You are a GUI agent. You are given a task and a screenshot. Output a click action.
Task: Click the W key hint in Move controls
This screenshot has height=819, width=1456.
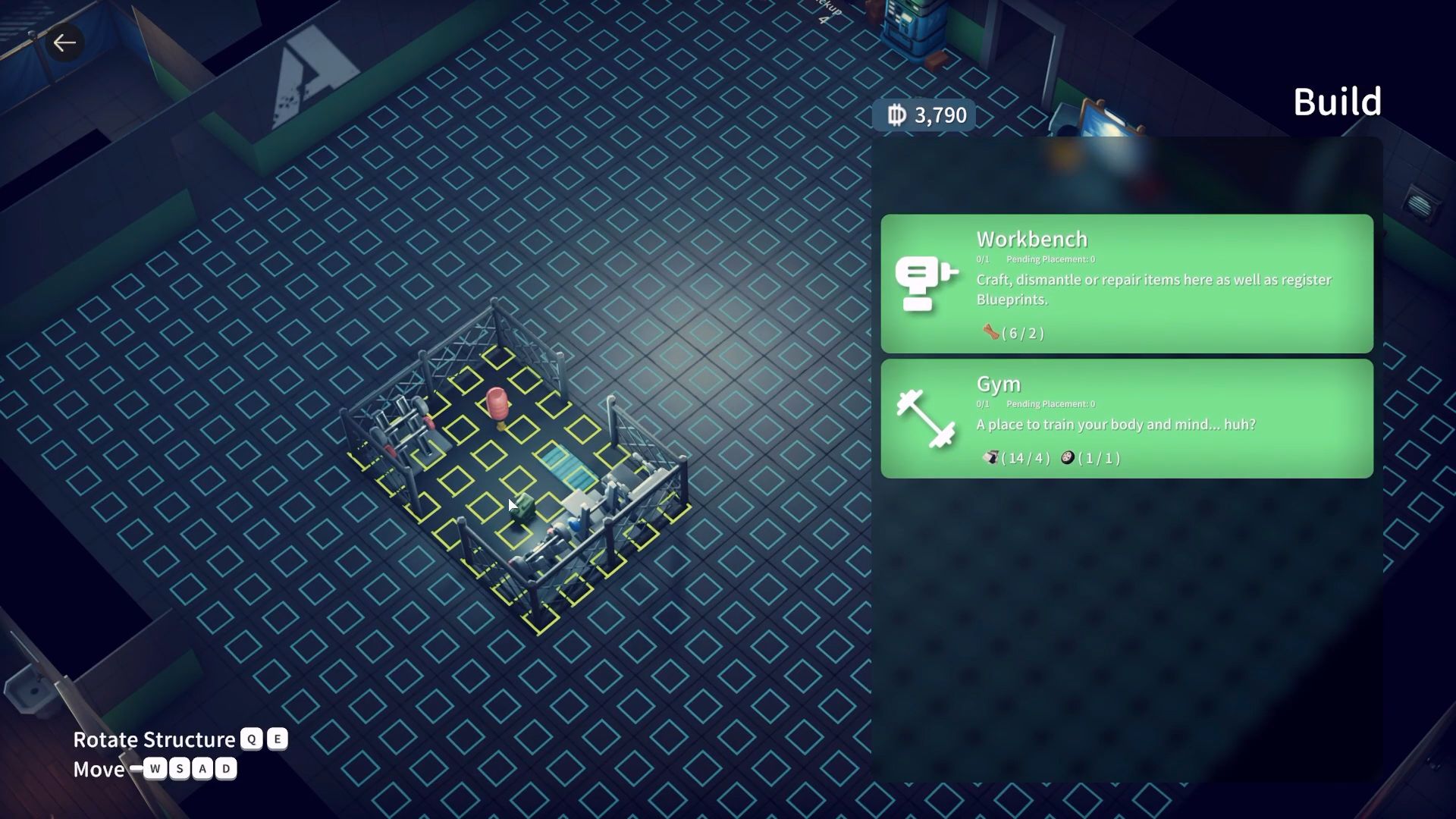[x=154, y=768]
